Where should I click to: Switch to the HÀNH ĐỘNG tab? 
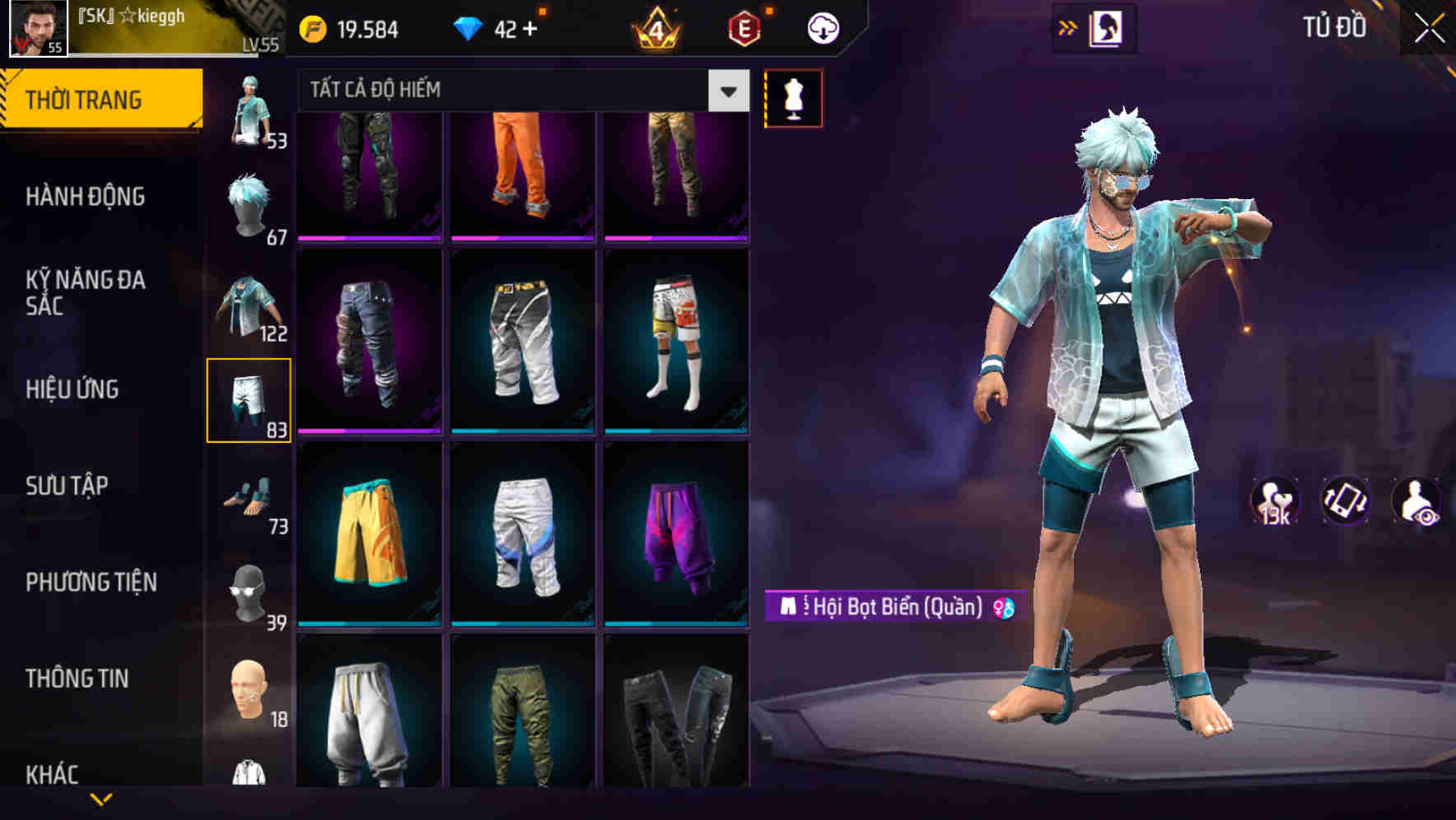click(85, 197)
